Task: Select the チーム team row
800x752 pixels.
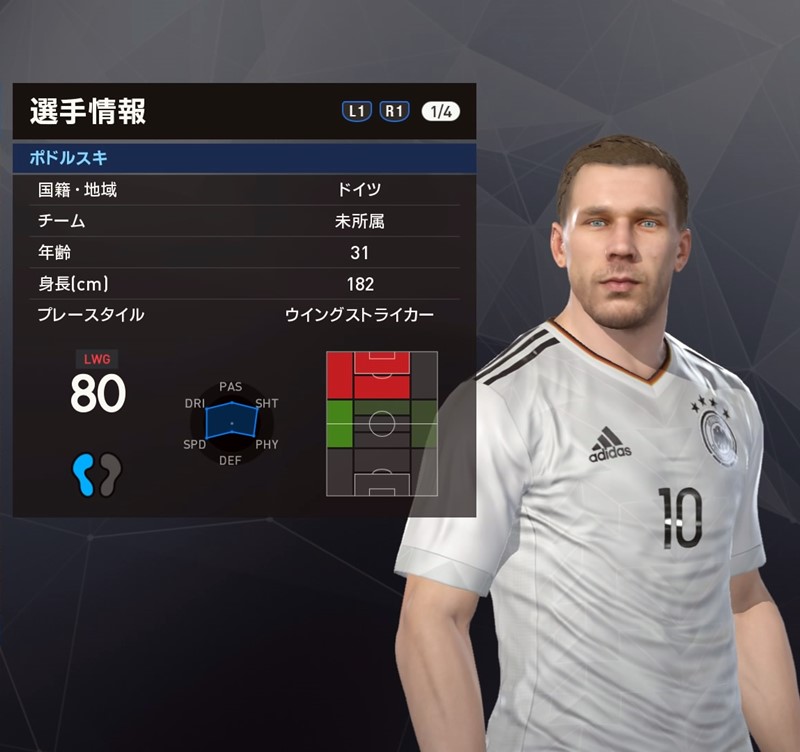Action: coord(243,221)
